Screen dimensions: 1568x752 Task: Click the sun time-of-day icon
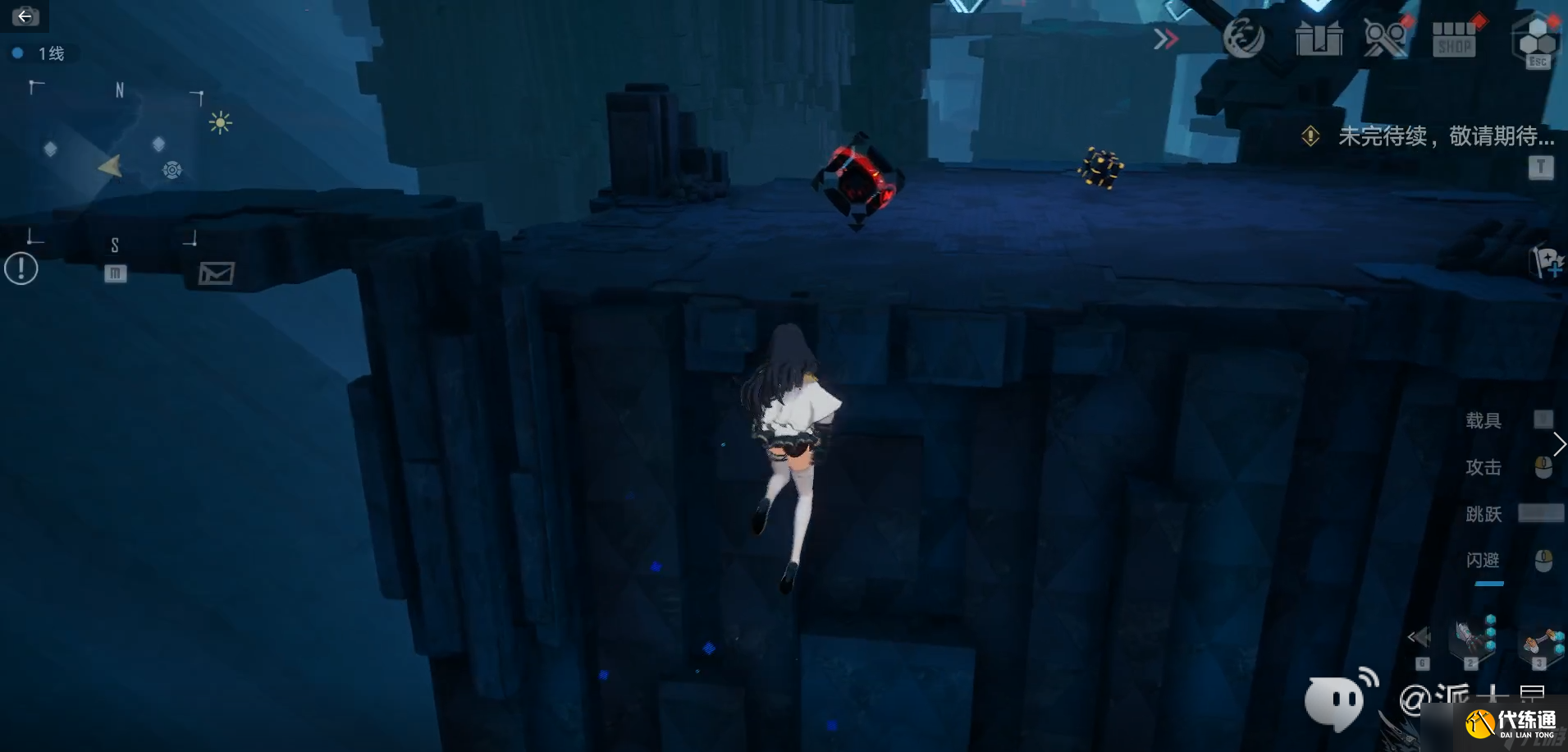pos(220,123)
